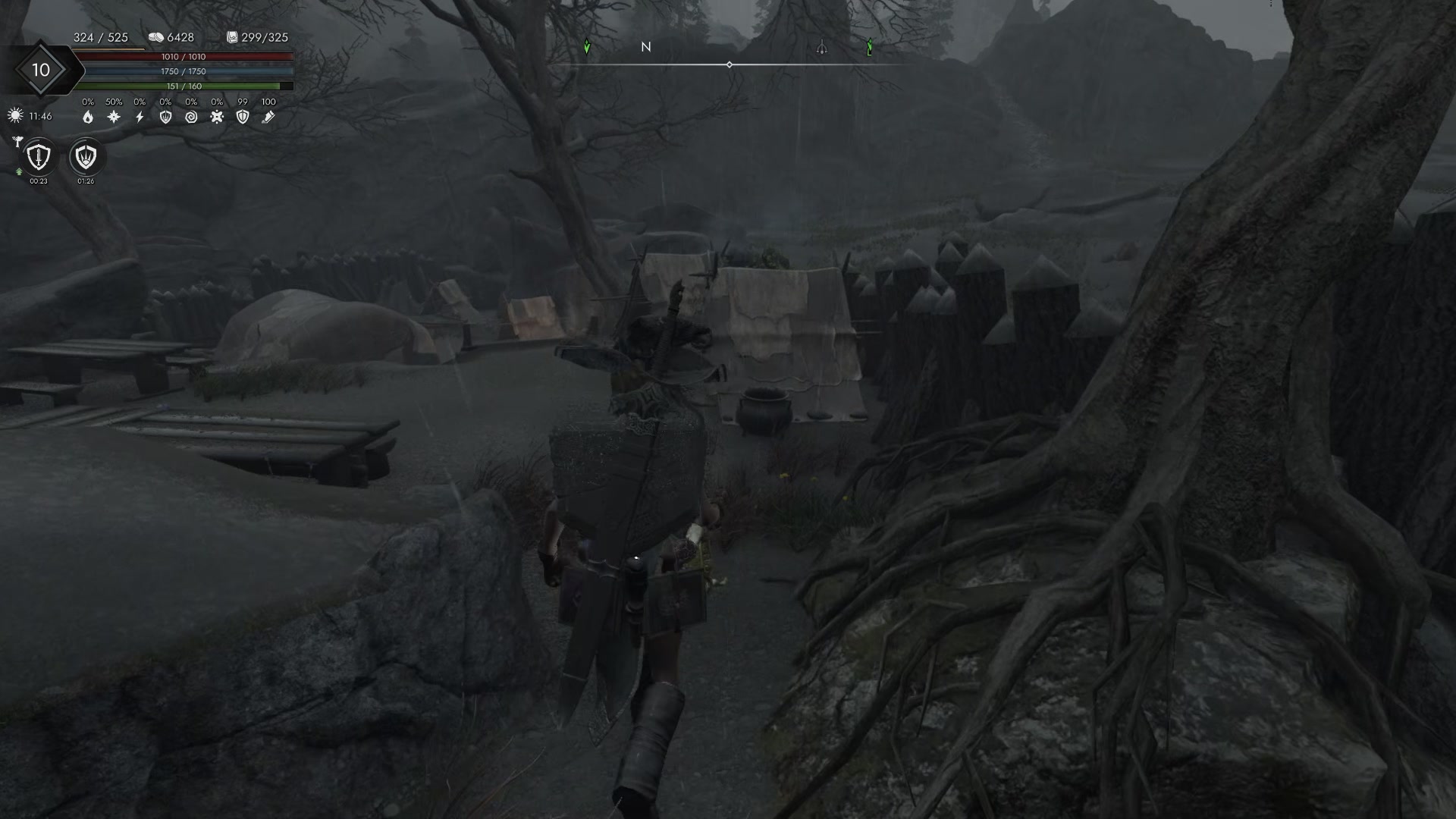Click the coin currency icon beside 6428
This screenshot has width=1456, height=819.
[156, 38]
